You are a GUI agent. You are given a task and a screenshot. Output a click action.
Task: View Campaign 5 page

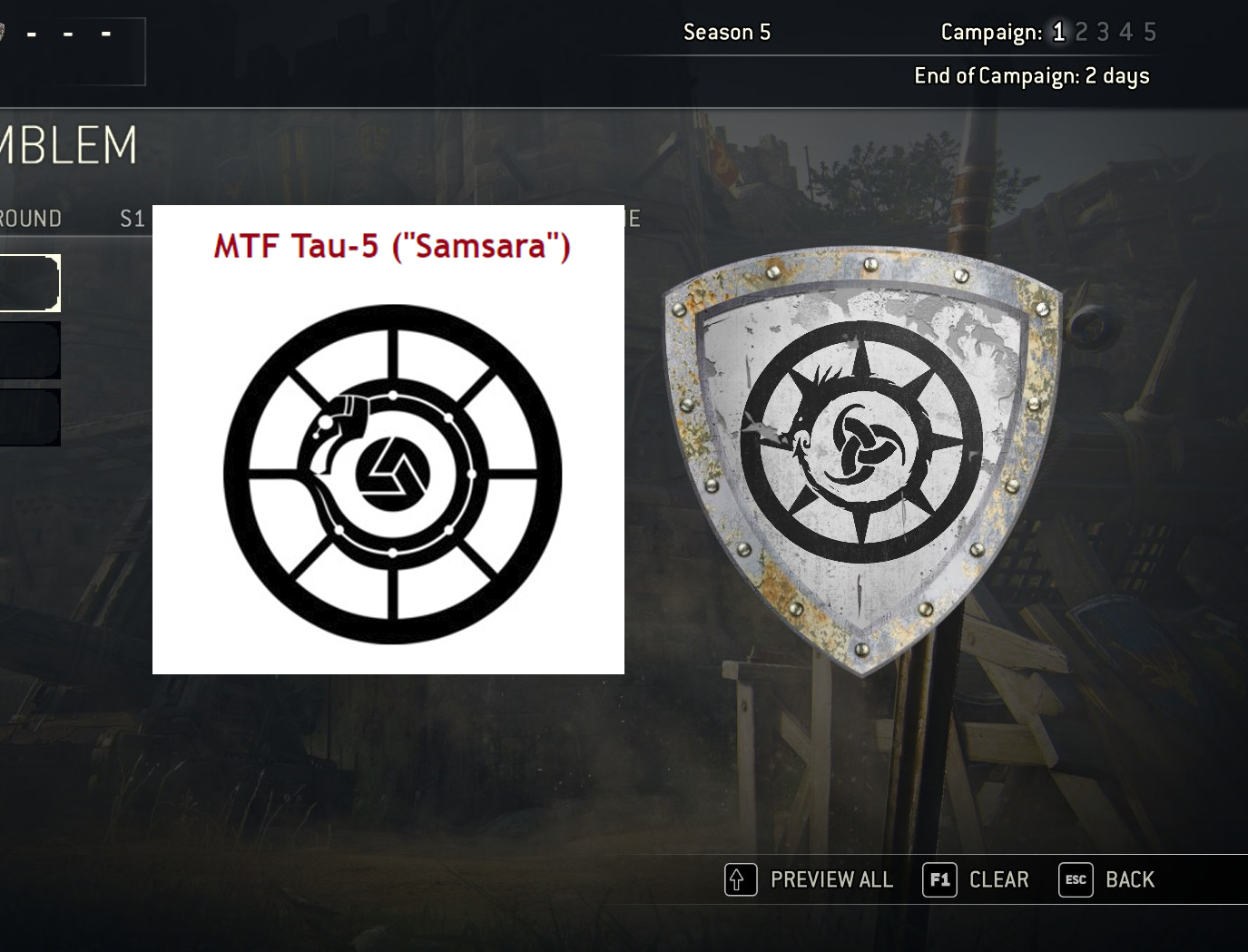pyautogui.click(x=1149, y=32)
